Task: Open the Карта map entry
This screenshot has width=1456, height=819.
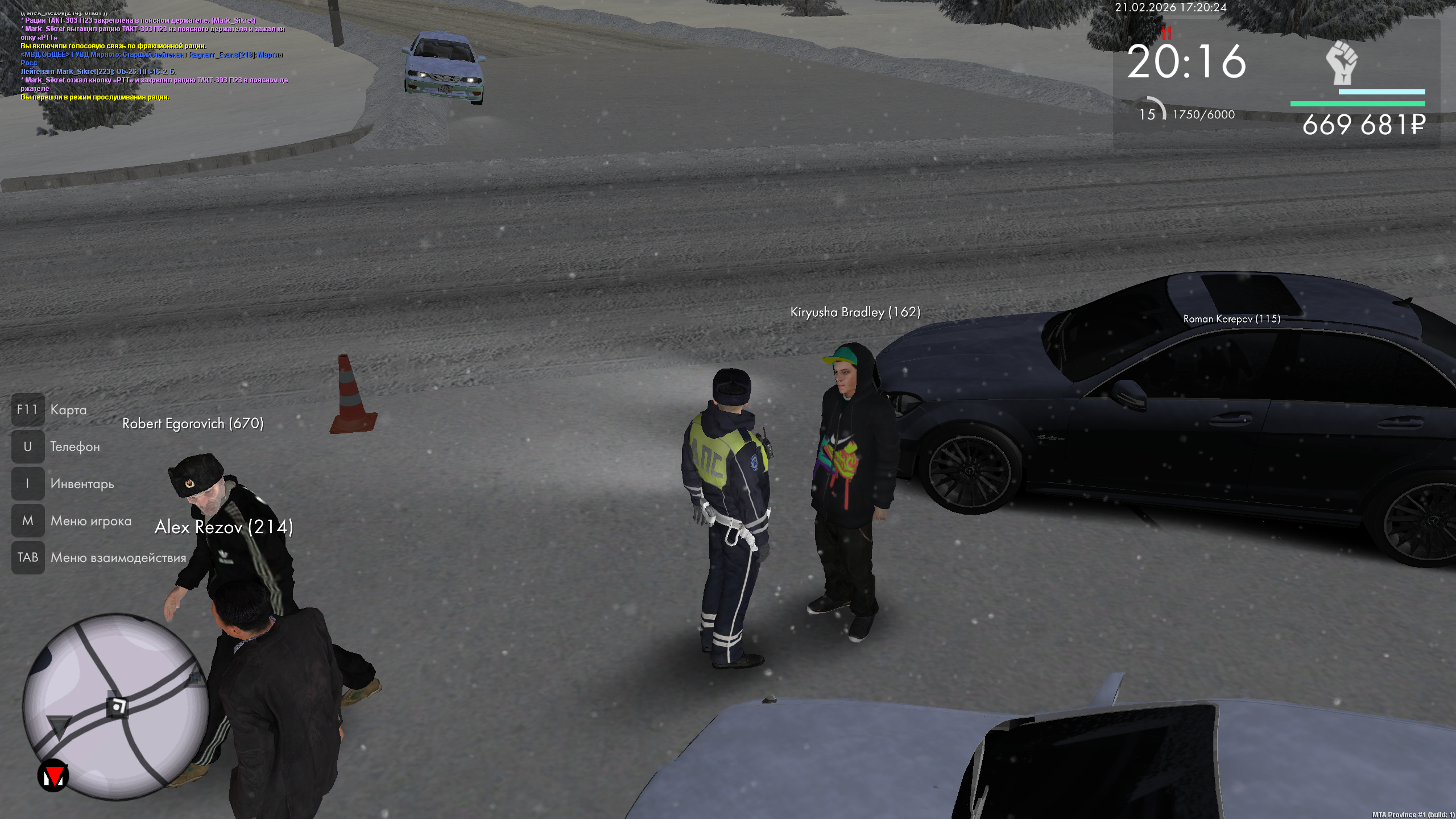Action: [x=68, y=410]
